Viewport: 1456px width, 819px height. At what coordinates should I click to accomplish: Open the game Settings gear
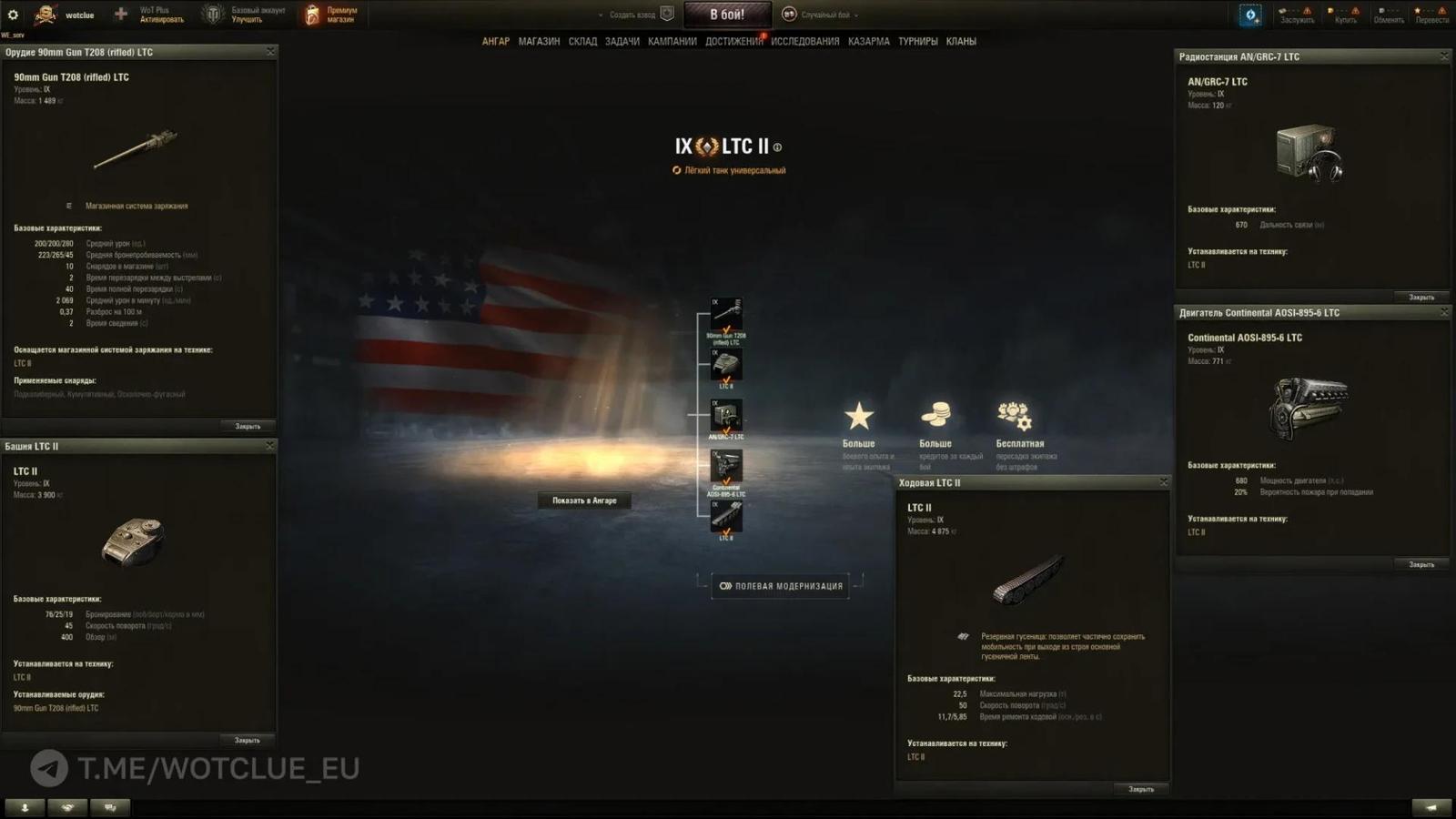pos(13,14)
